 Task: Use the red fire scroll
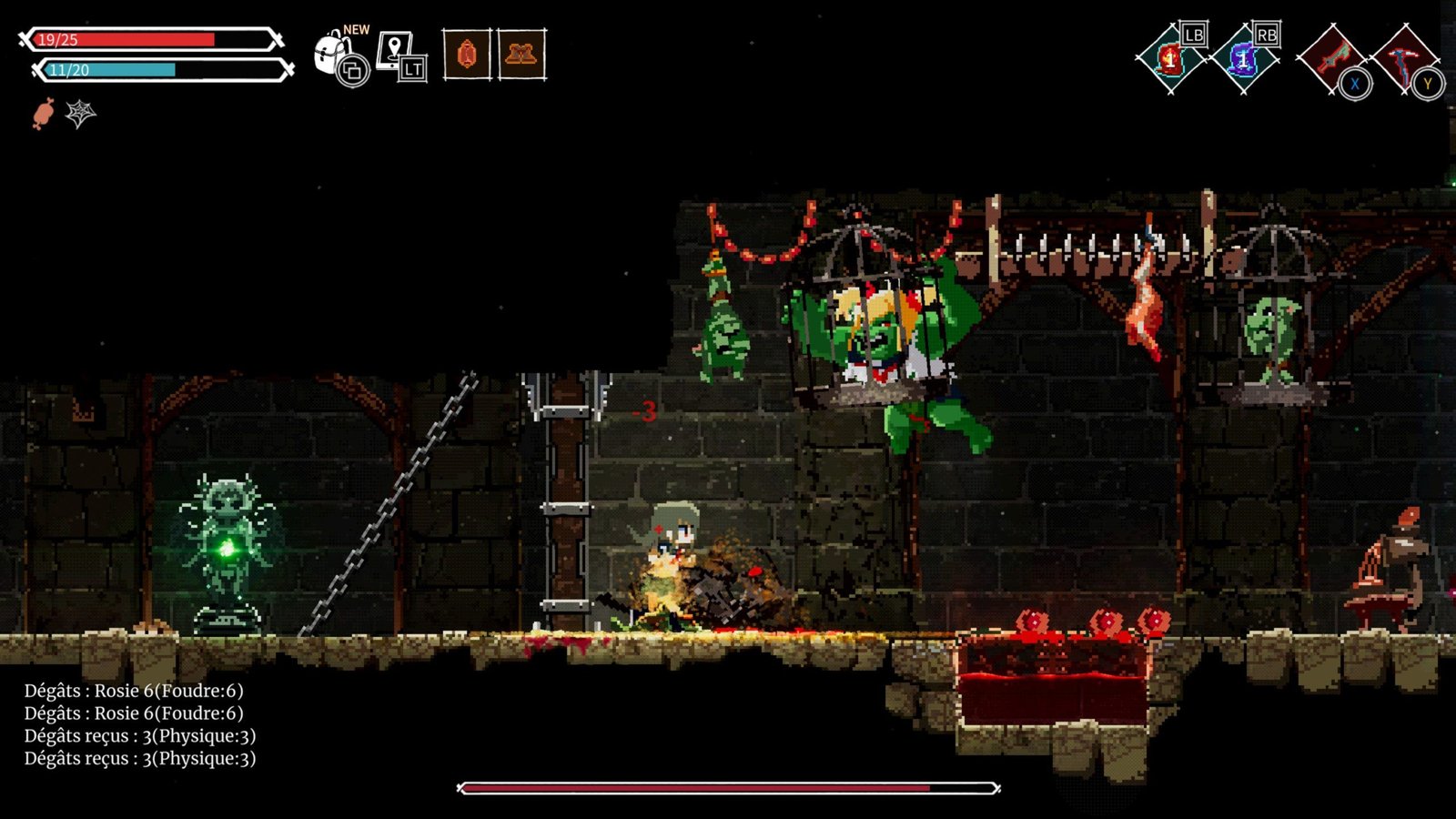pyautogui.click(x=1170, y=60)
